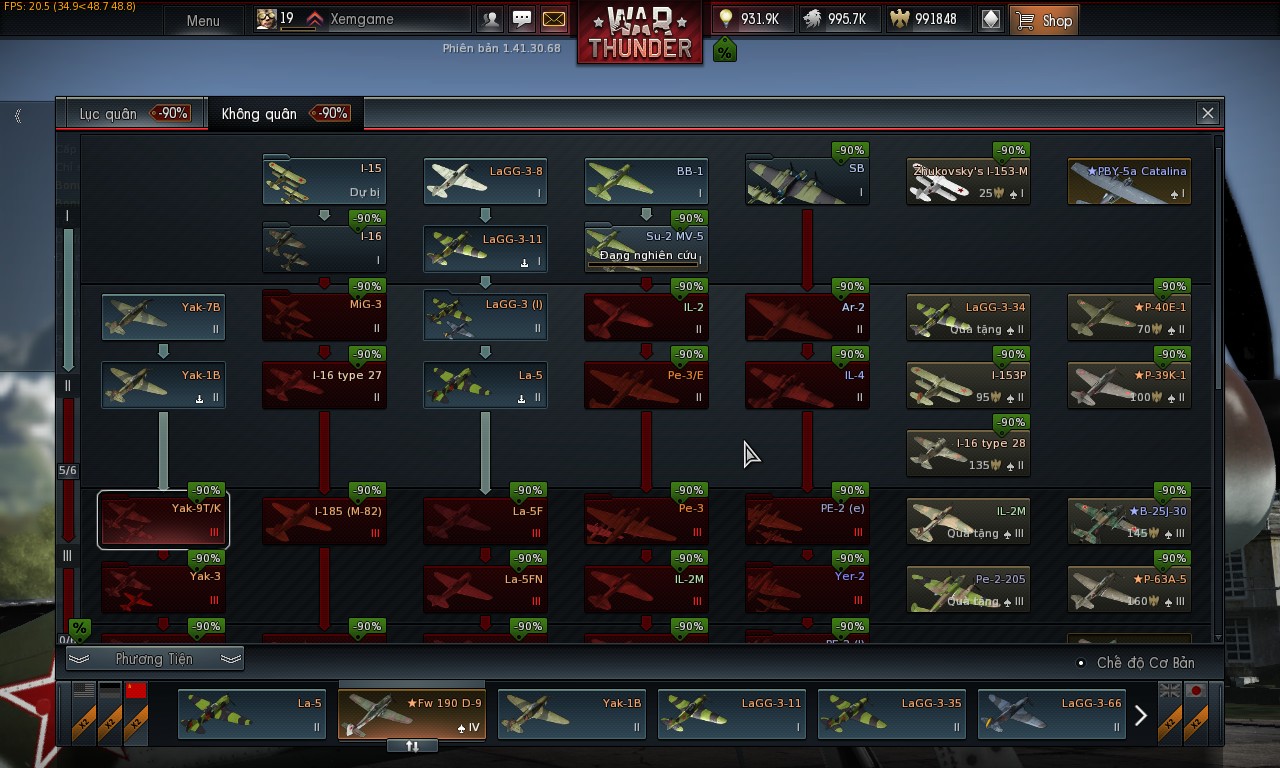Click the diamond-shaped premium button near Shop
The width and height of the screenshot is (1280, 768).
[x=991, y=19]
